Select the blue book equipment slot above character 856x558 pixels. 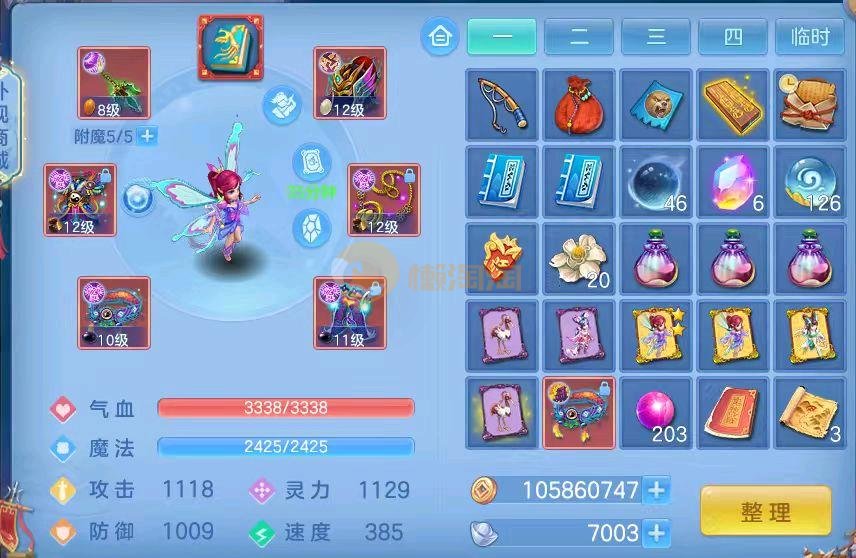point(230,48)
